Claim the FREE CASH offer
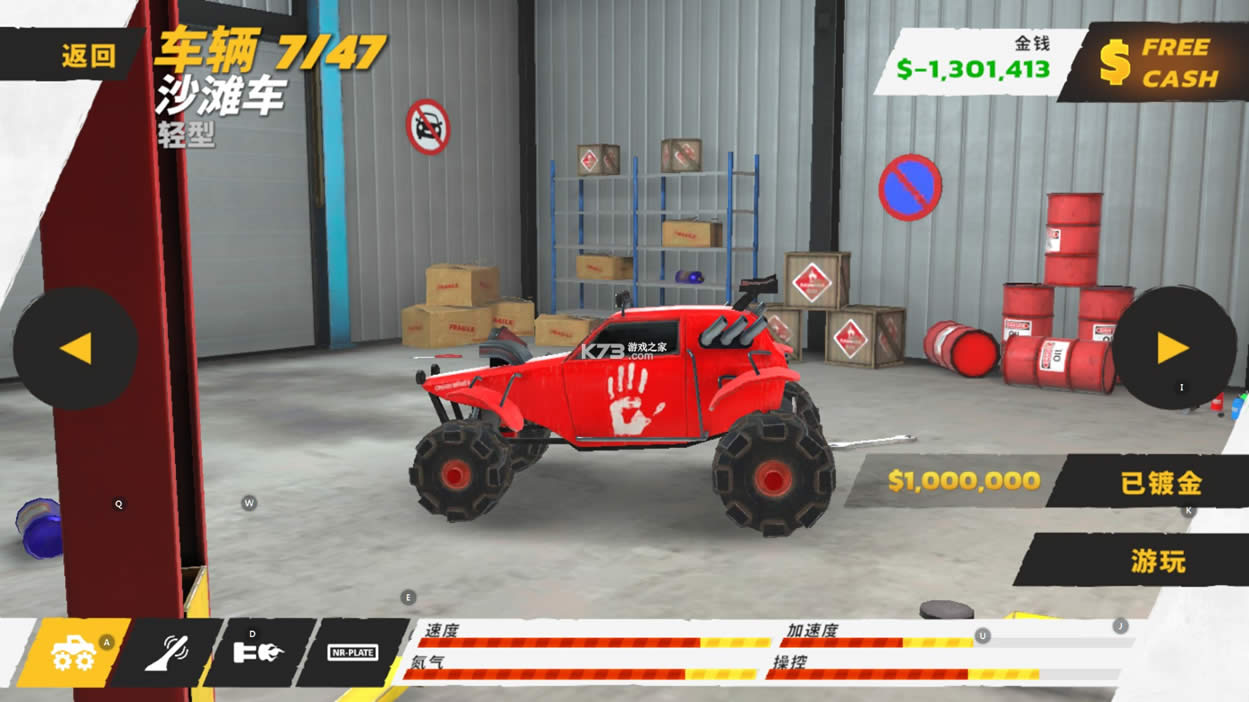 coord(1160,62)
